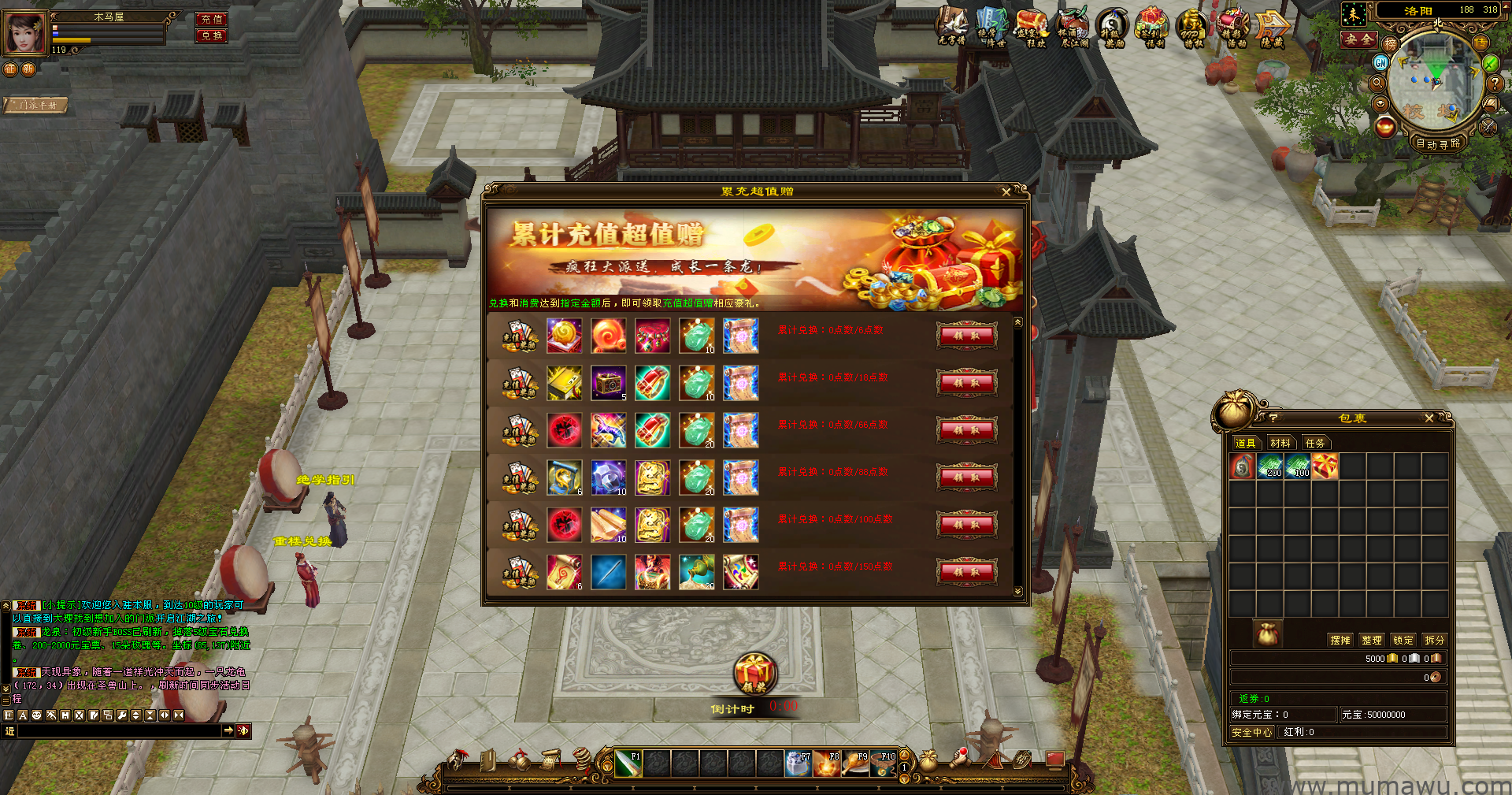Open the 摆摊 stall button
Screen dimensions: 1512x795
(x=1340, y=640)
